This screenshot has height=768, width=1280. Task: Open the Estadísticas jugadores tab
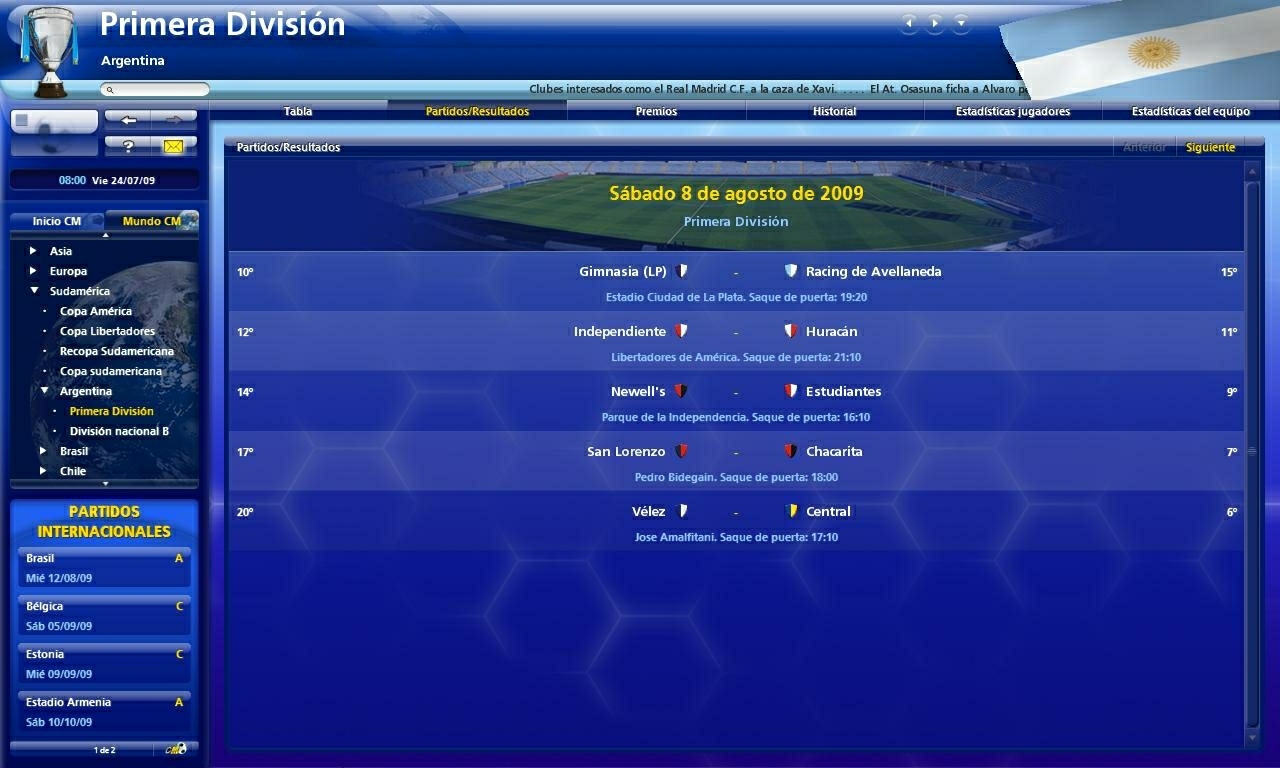[x=1013, y=111]
